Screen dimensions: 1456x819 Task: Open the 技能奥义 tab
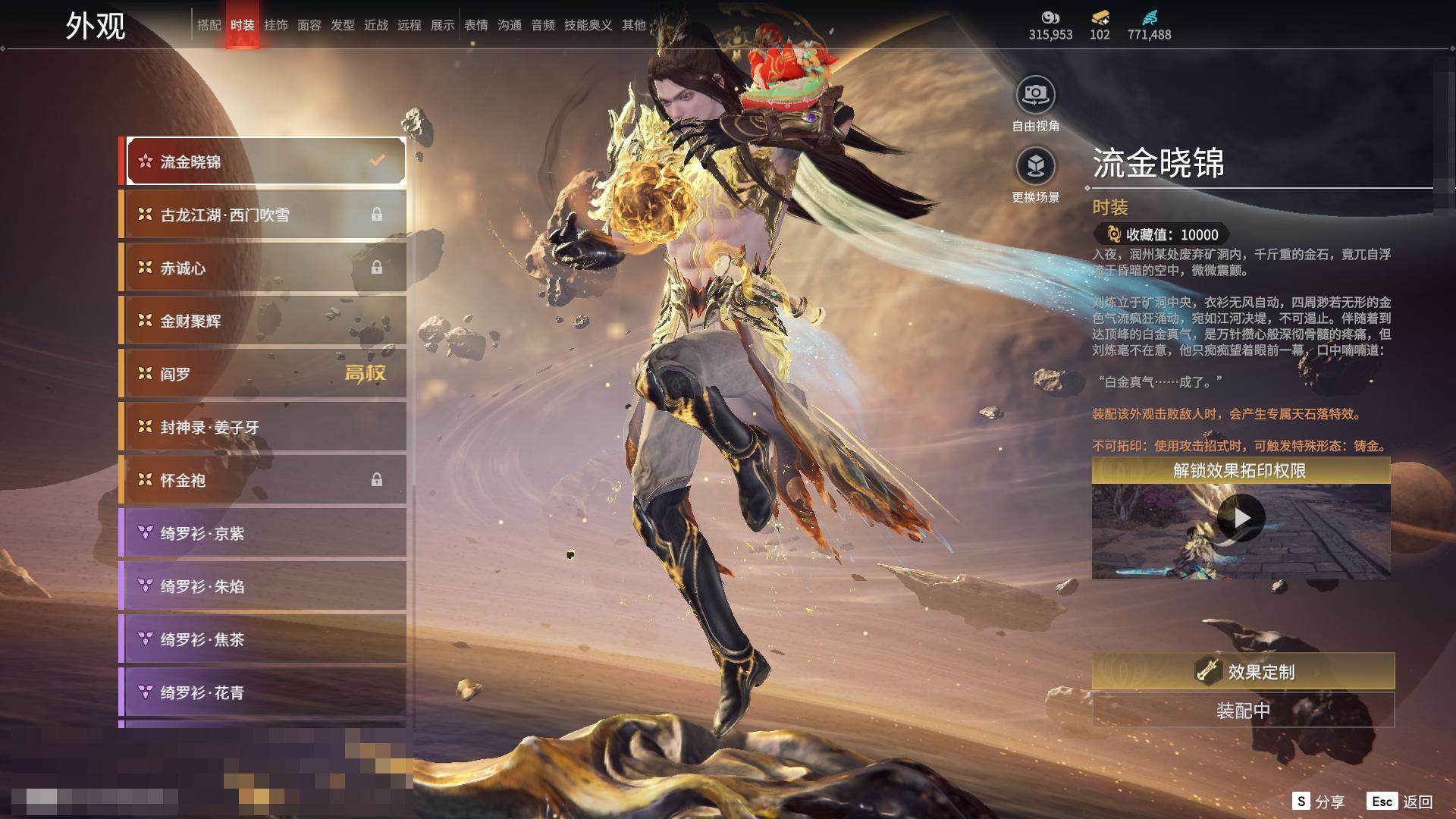588,25
